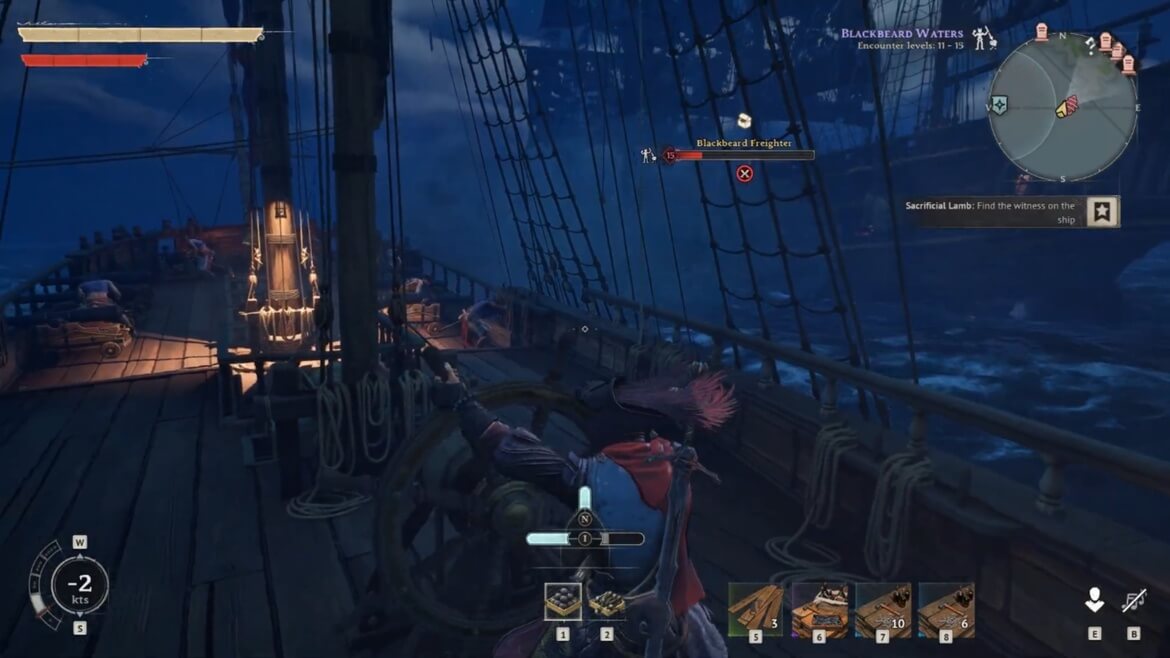Select the red-sailed ship marker on minimap

(1066, 107)
